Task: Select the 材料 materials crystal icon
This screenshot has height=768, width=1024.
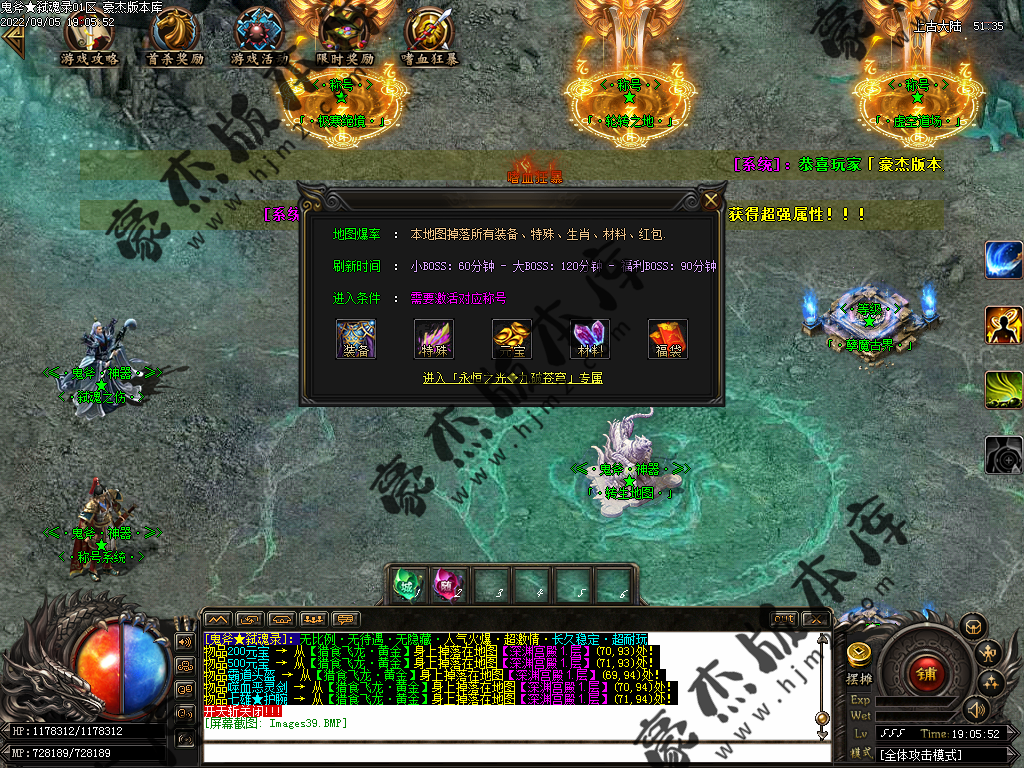Action: tap(590, 339)
